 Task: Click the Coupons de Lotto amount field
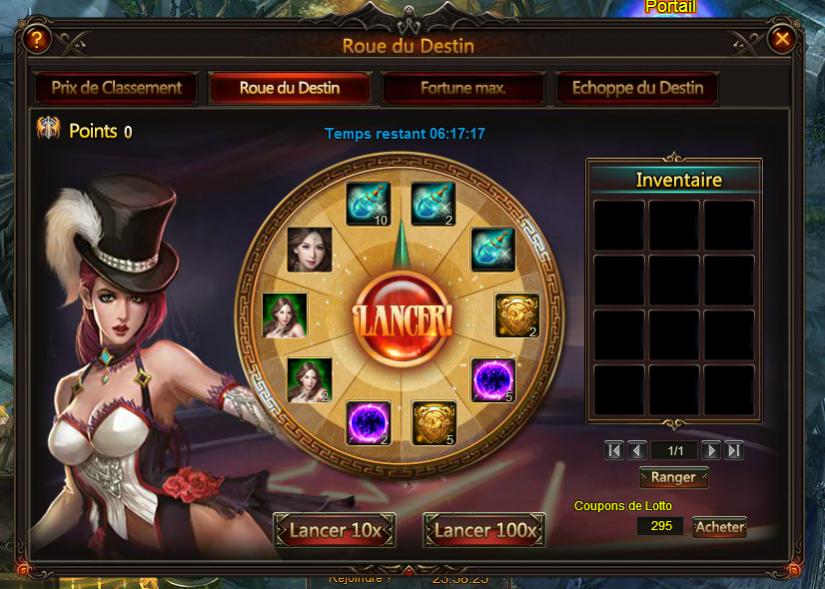click(x=660, y=526)
